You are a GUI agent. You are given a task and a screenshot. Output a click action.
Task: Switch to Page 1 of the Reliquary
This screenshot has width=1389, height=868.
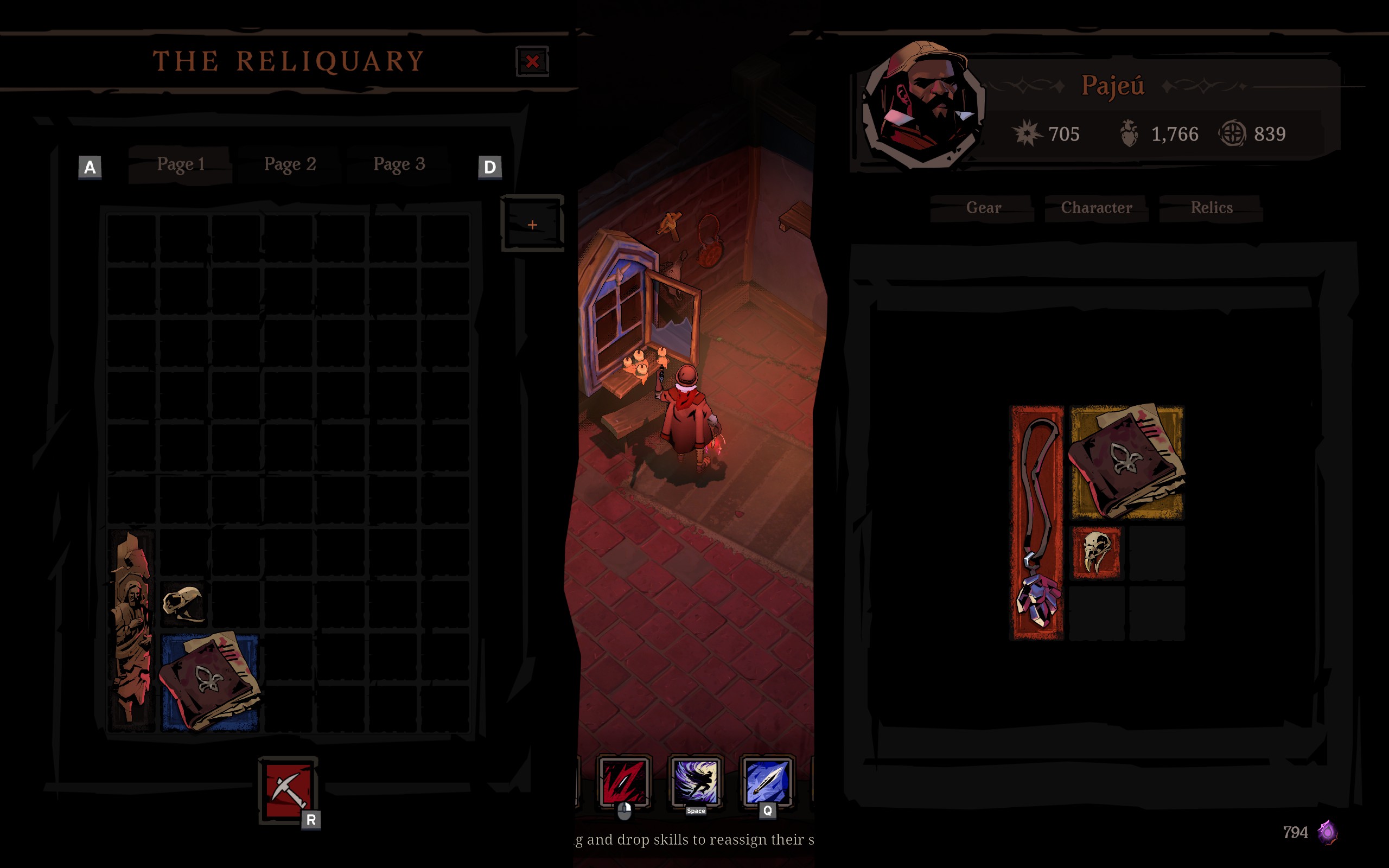[x=181, y=165]
